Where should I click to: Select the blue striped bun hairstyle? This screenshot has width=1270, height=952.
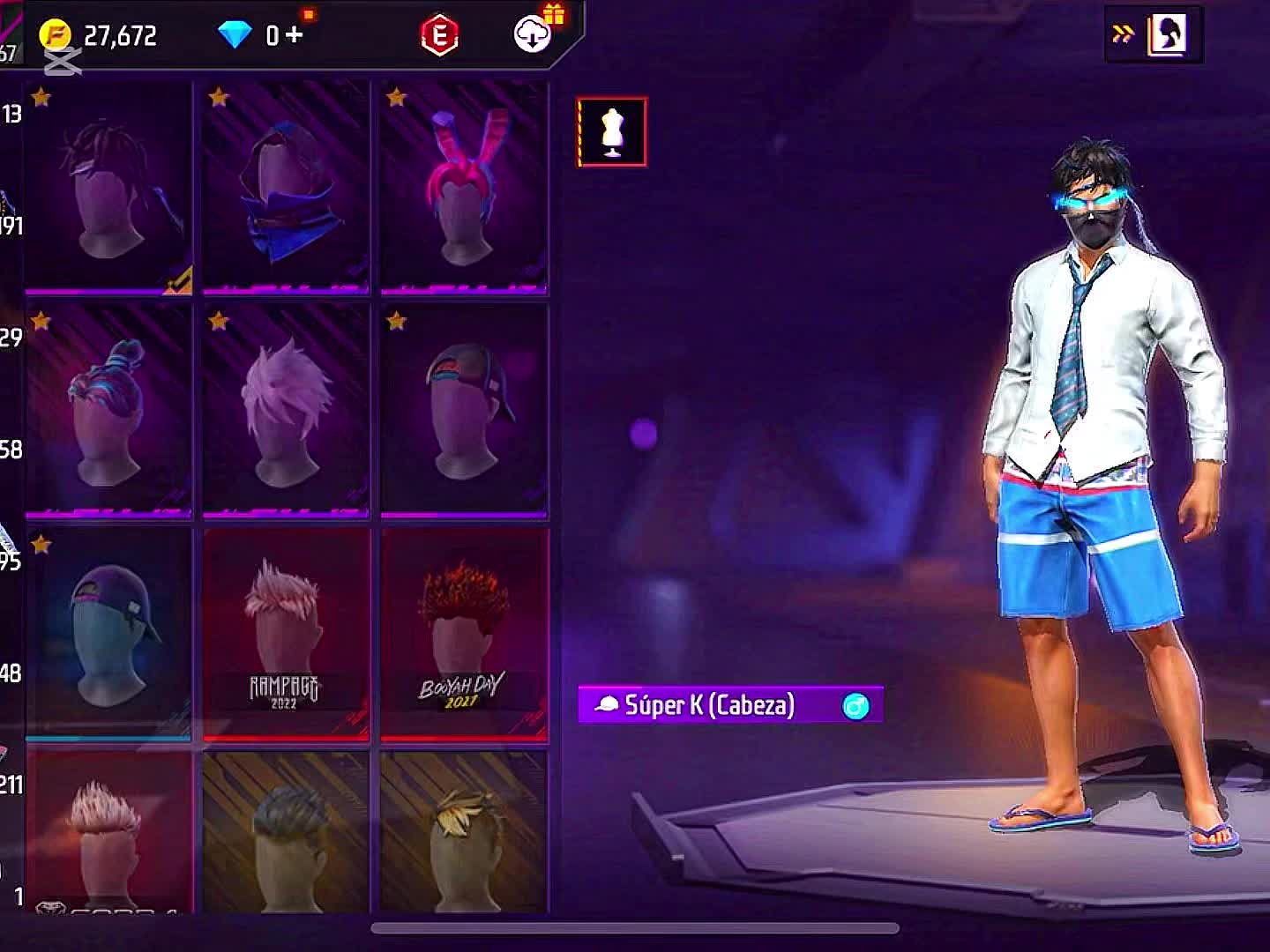pyautogui.click(x=108, y=410)
